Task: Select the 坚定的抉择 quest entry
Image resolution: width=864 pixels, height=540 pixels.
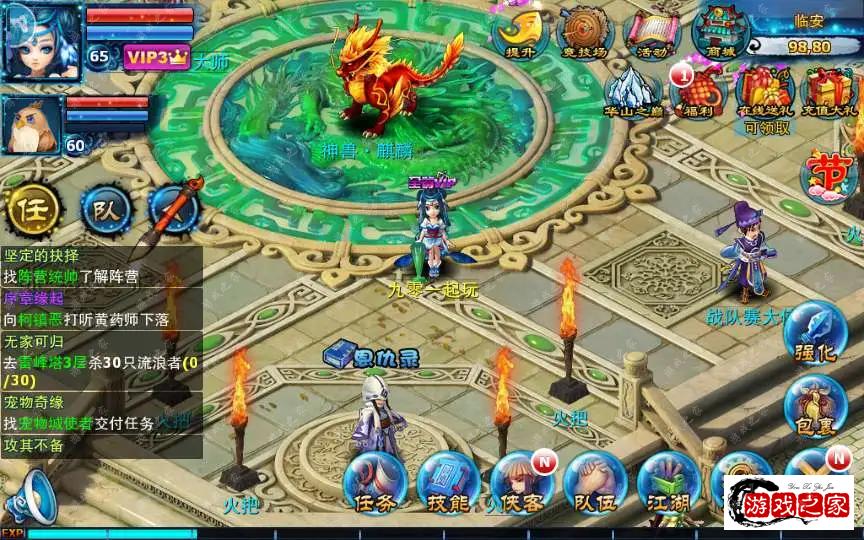Action: pos(41,256)
